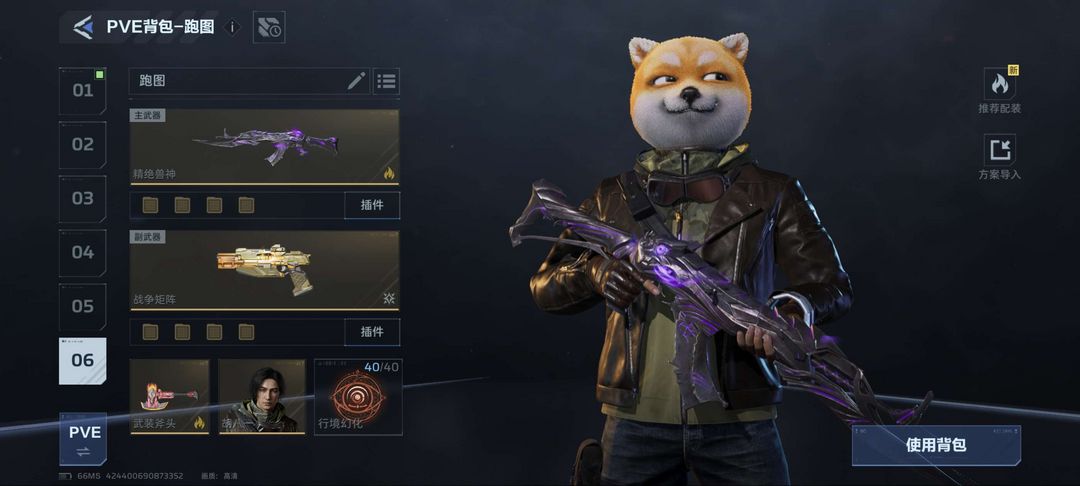Edit the 跑图 backpack name with pencil icon

[356, 81]
